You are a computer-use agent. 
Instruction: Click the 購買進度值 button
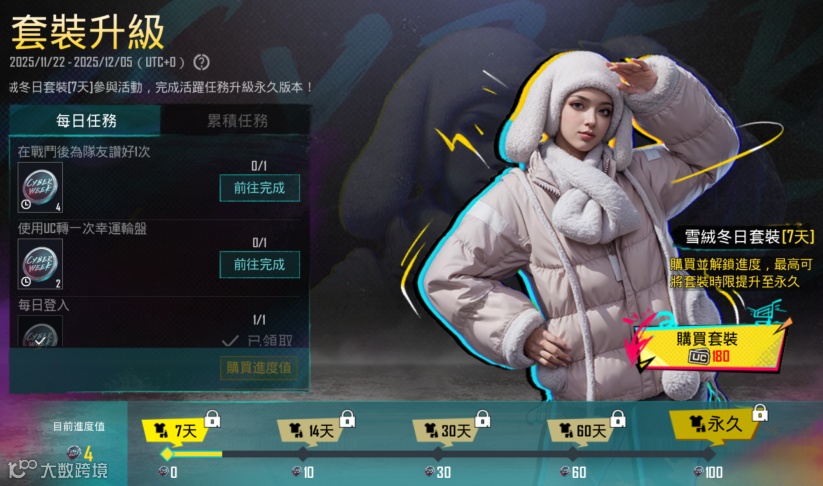point(259,368)
